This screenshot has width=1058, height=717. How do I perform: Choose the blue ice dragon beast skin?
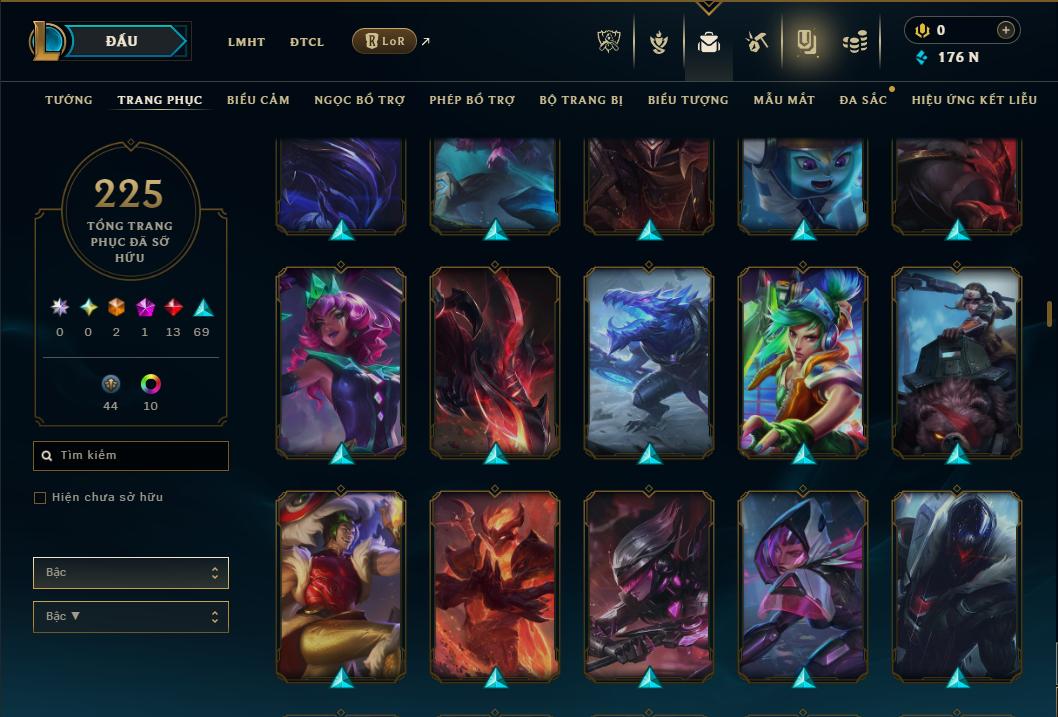click(649, 360)
